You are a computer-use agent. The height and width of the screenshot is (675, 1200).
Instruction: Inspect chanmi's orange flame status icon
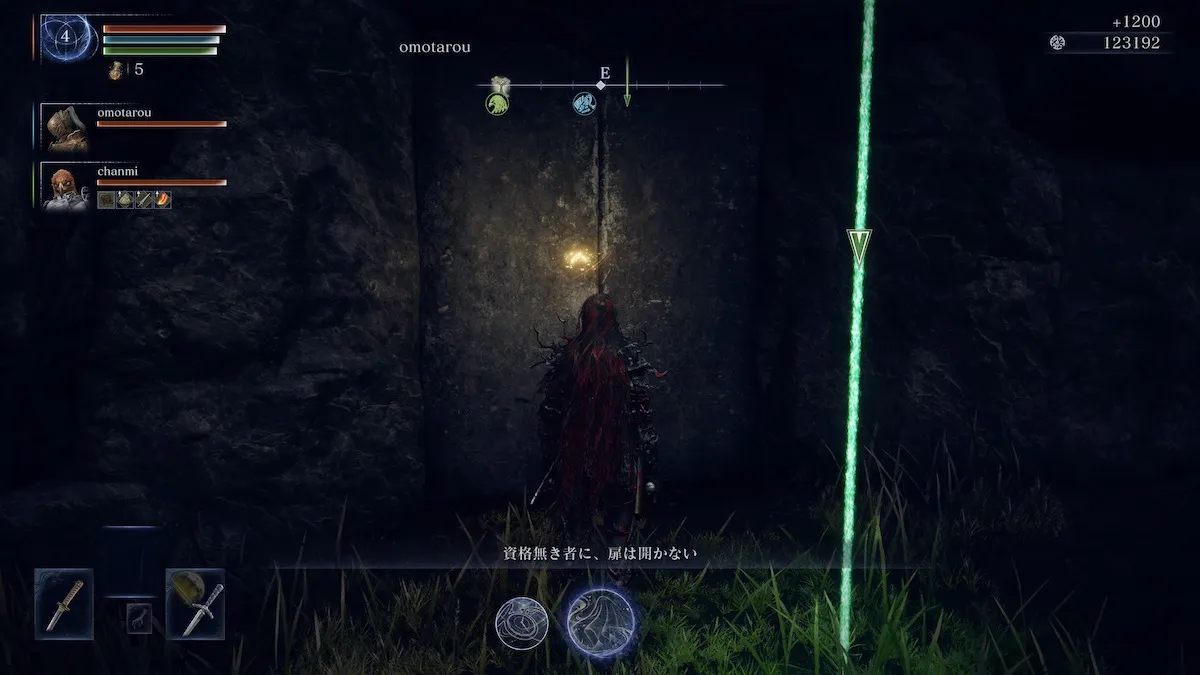(162, 200)
